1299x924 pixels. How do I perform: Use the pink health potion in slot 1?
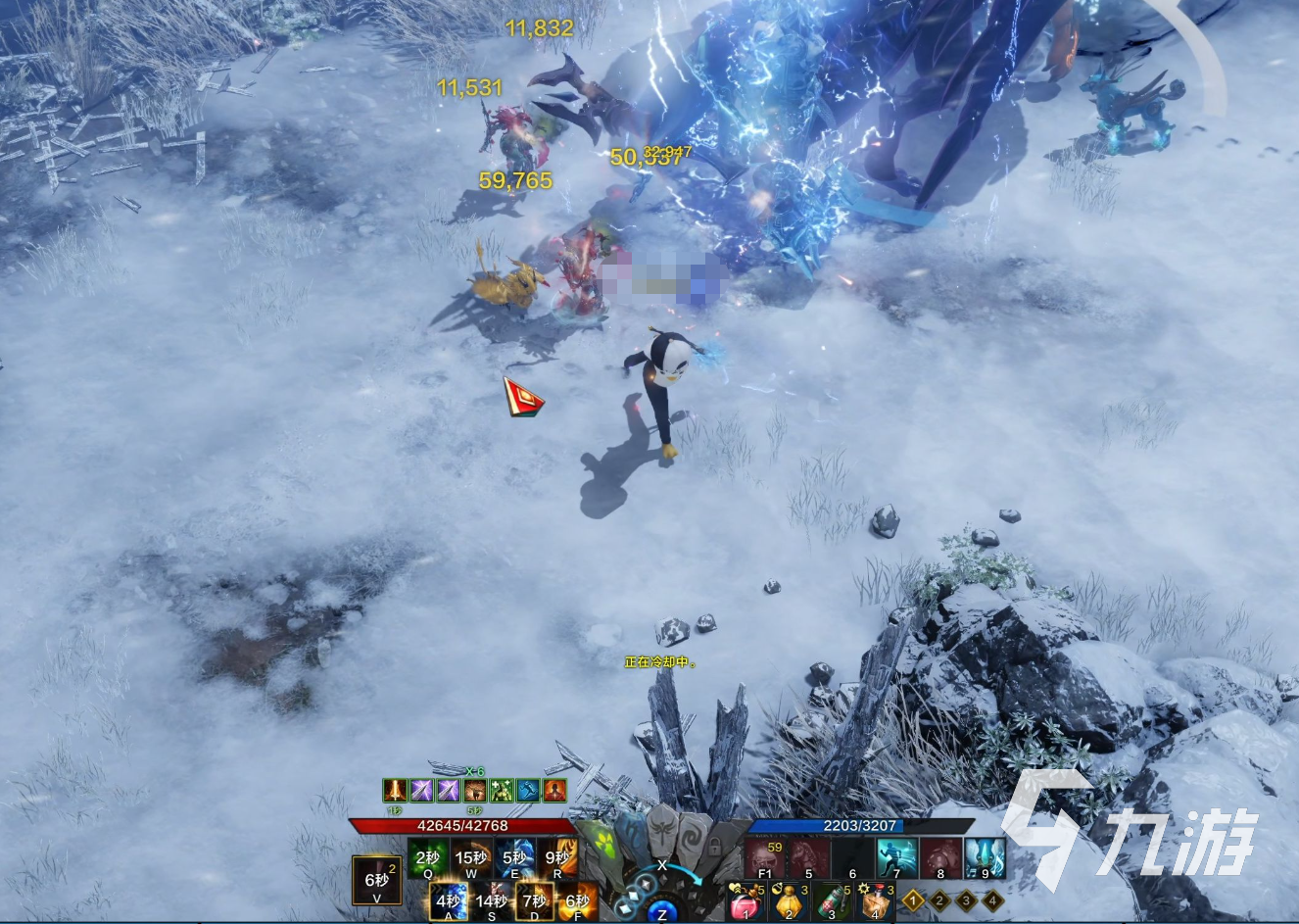(x=746, y=900)
